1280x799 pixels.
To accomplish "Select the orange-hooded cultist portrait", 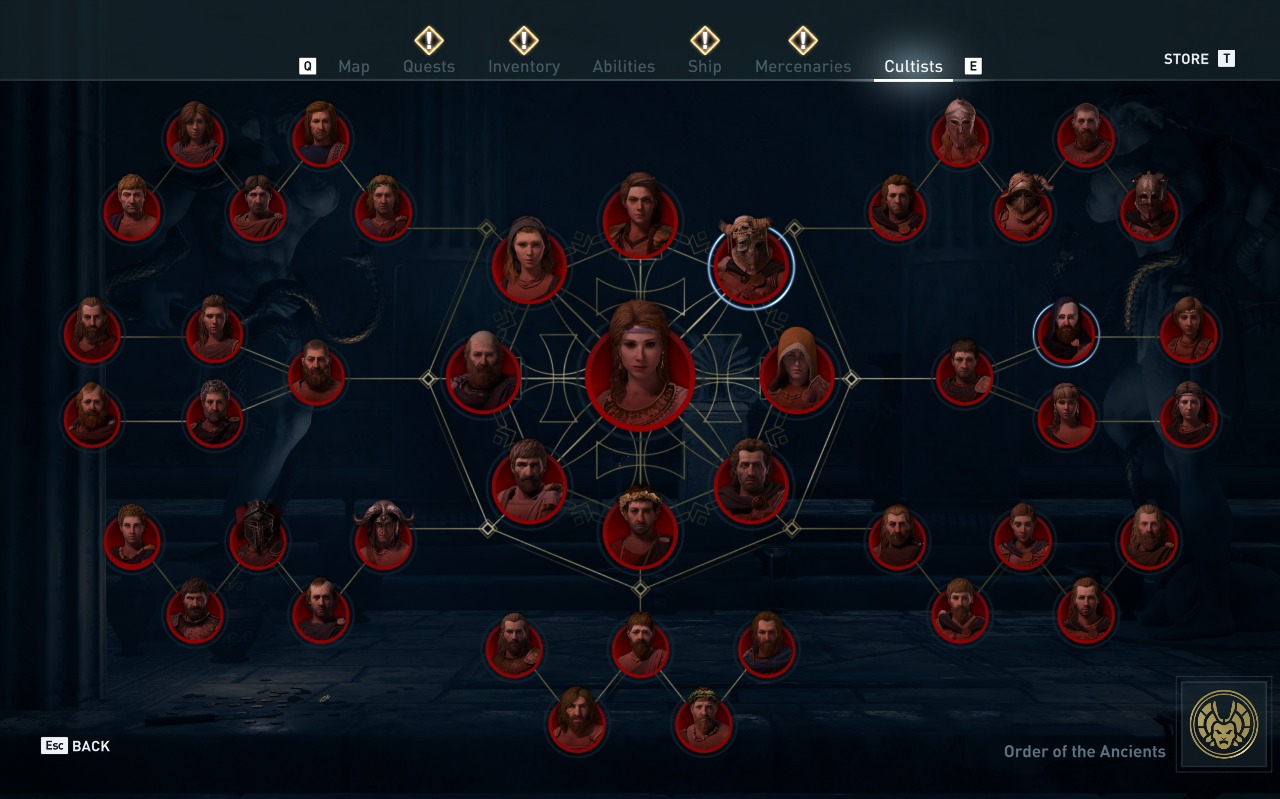I will pyautogui.click(x=797, y=375).
